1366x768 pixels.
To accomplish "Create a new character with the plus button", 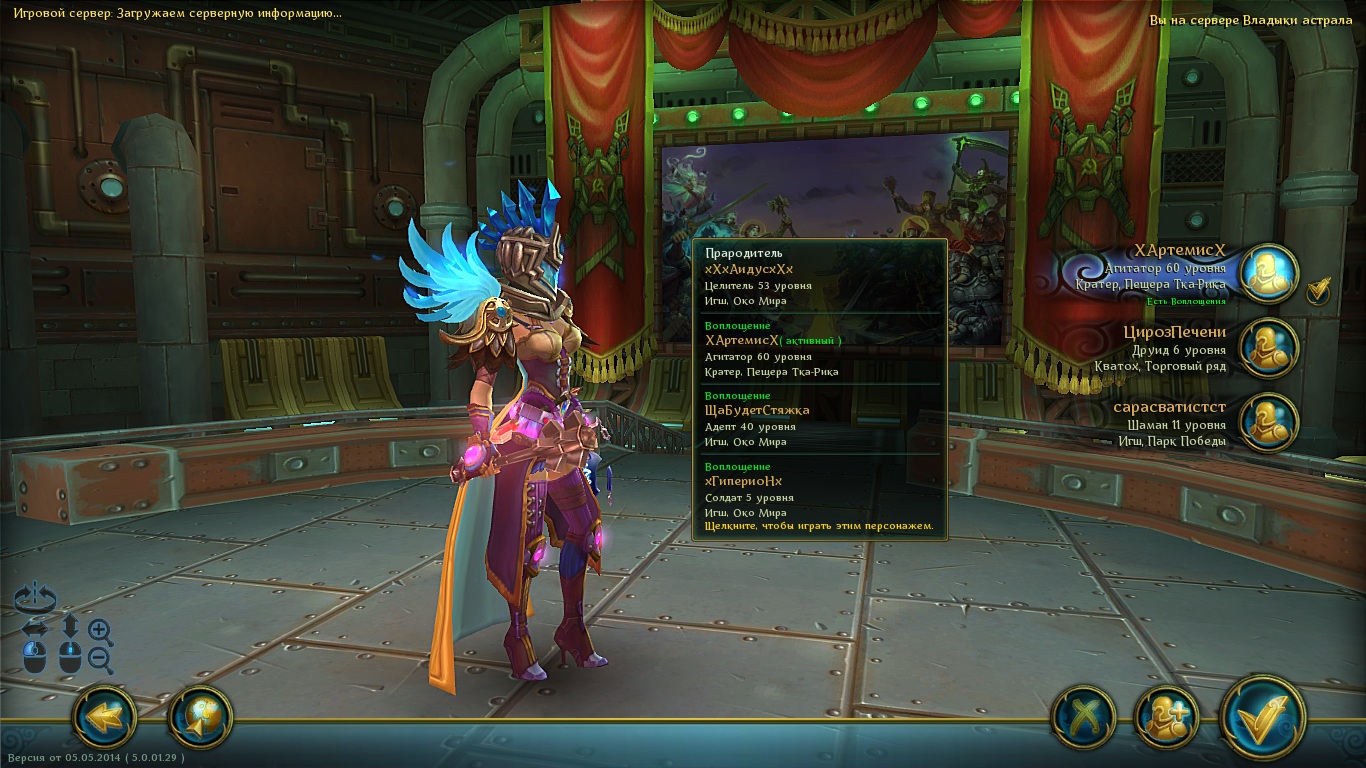I will (1166, 718).
